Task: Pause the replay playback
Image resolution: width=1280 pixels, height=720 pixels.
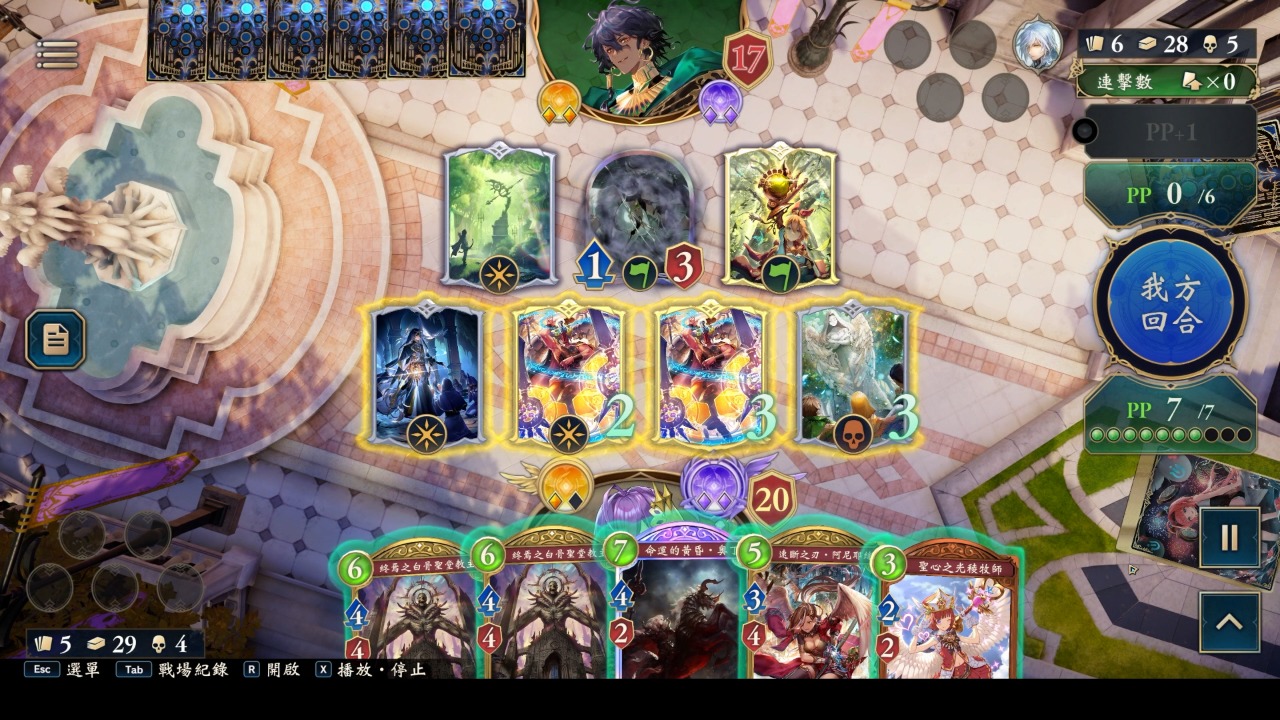Action: click(1229, 538)
